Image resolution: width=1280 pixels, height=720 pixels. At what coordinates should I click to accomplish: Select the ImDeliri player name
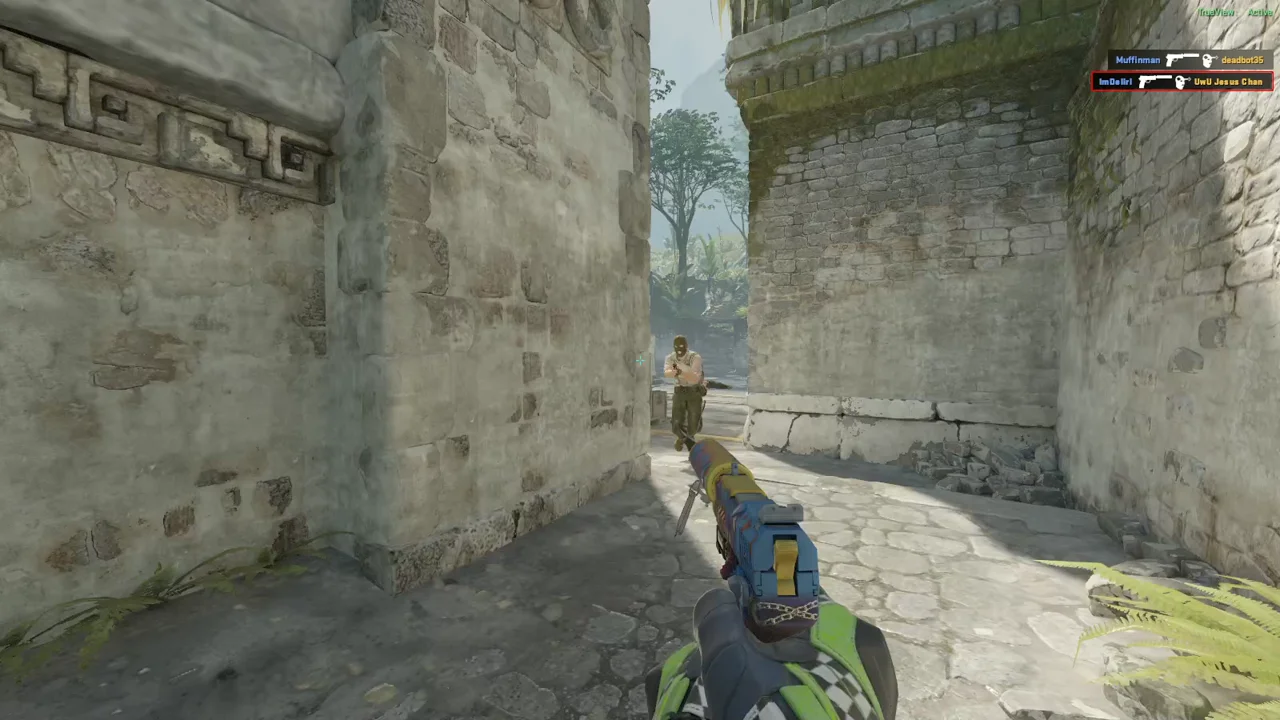[x=1115, y=81]
